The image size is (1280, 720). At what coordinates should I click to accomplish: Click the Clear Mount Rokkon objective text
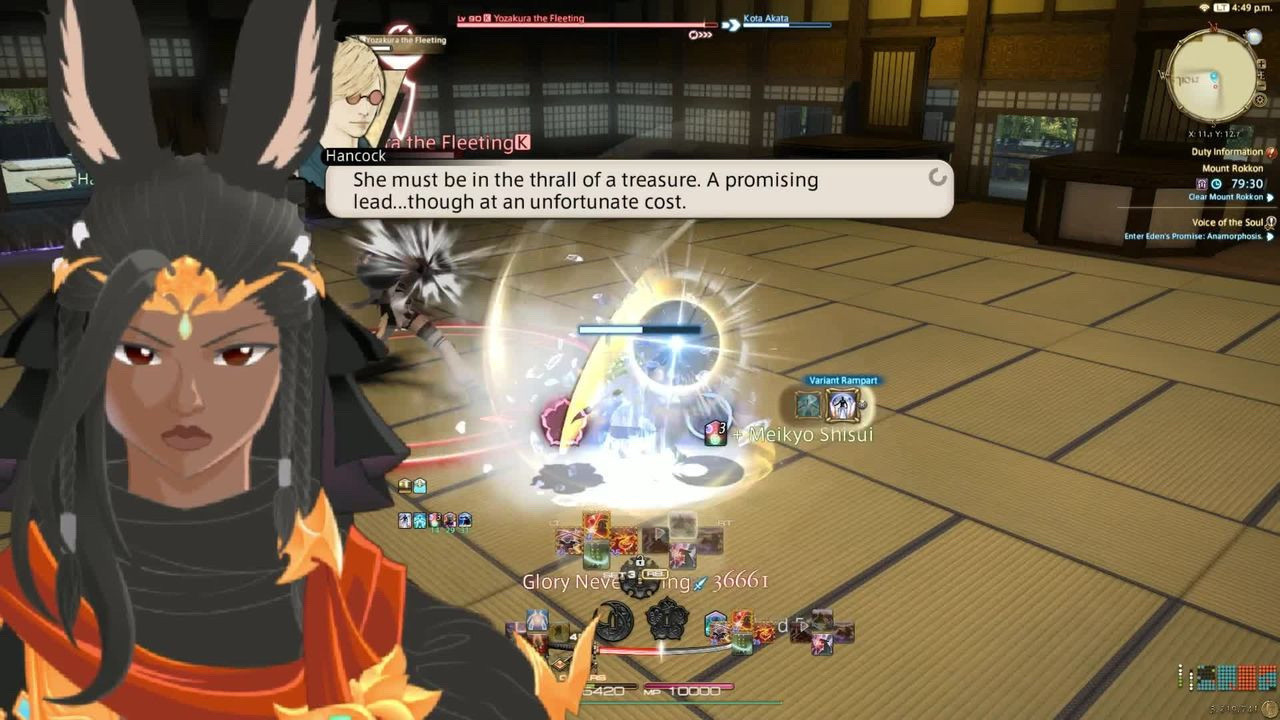(1223, 197)
